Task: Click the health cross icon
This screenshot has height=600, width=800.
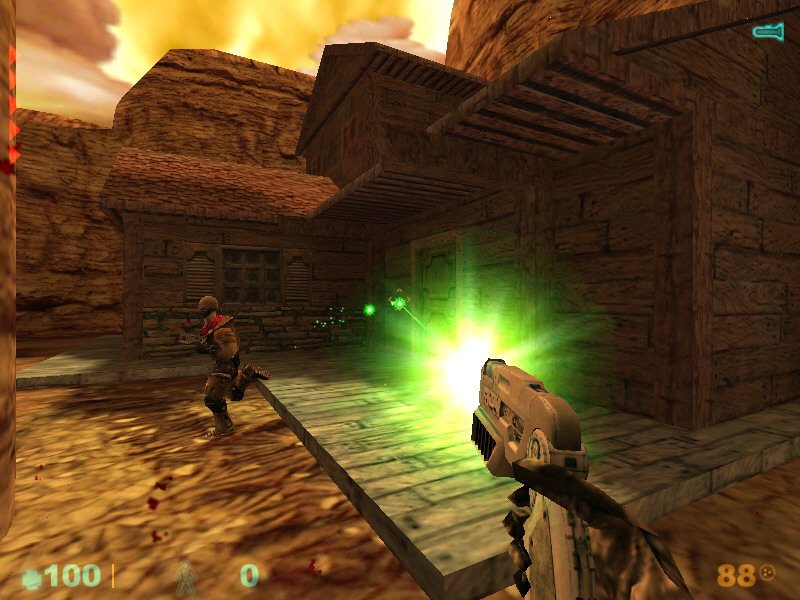Action: tap(31, 577)
